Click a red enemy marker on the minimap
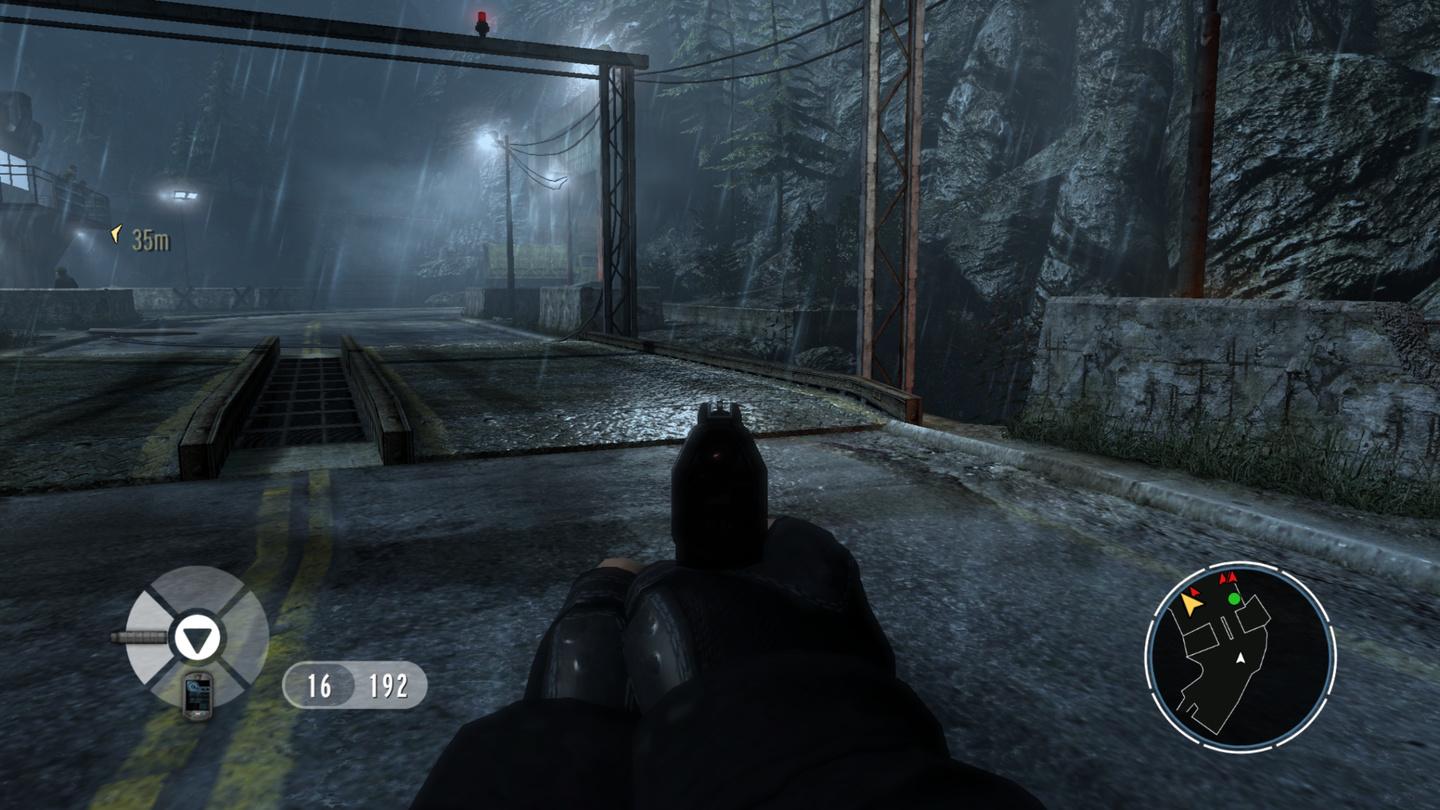 [x=1231, y=577]
